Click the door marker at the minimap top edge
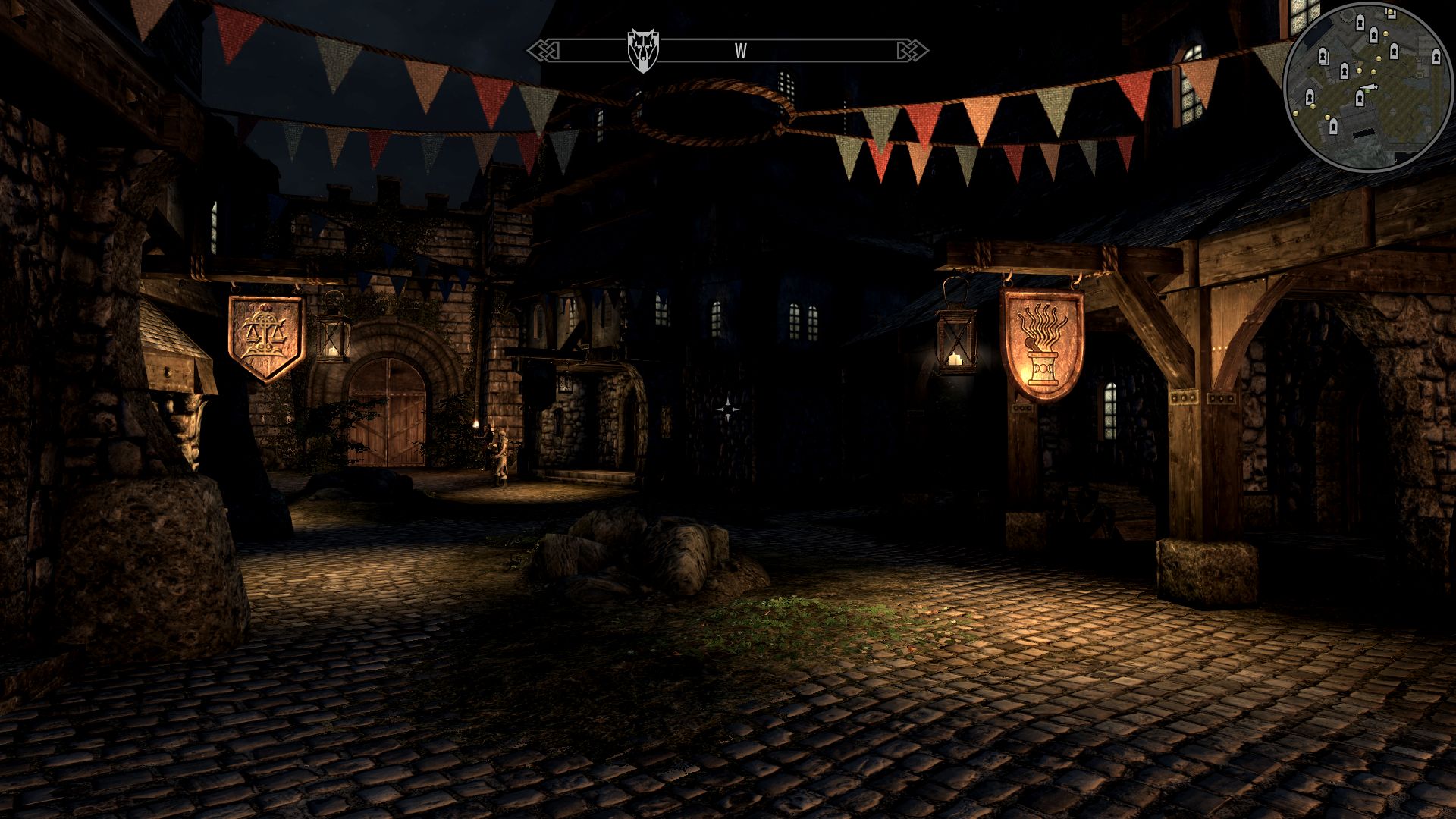Screen dimensions: 1456x819 click(1392, 14)
